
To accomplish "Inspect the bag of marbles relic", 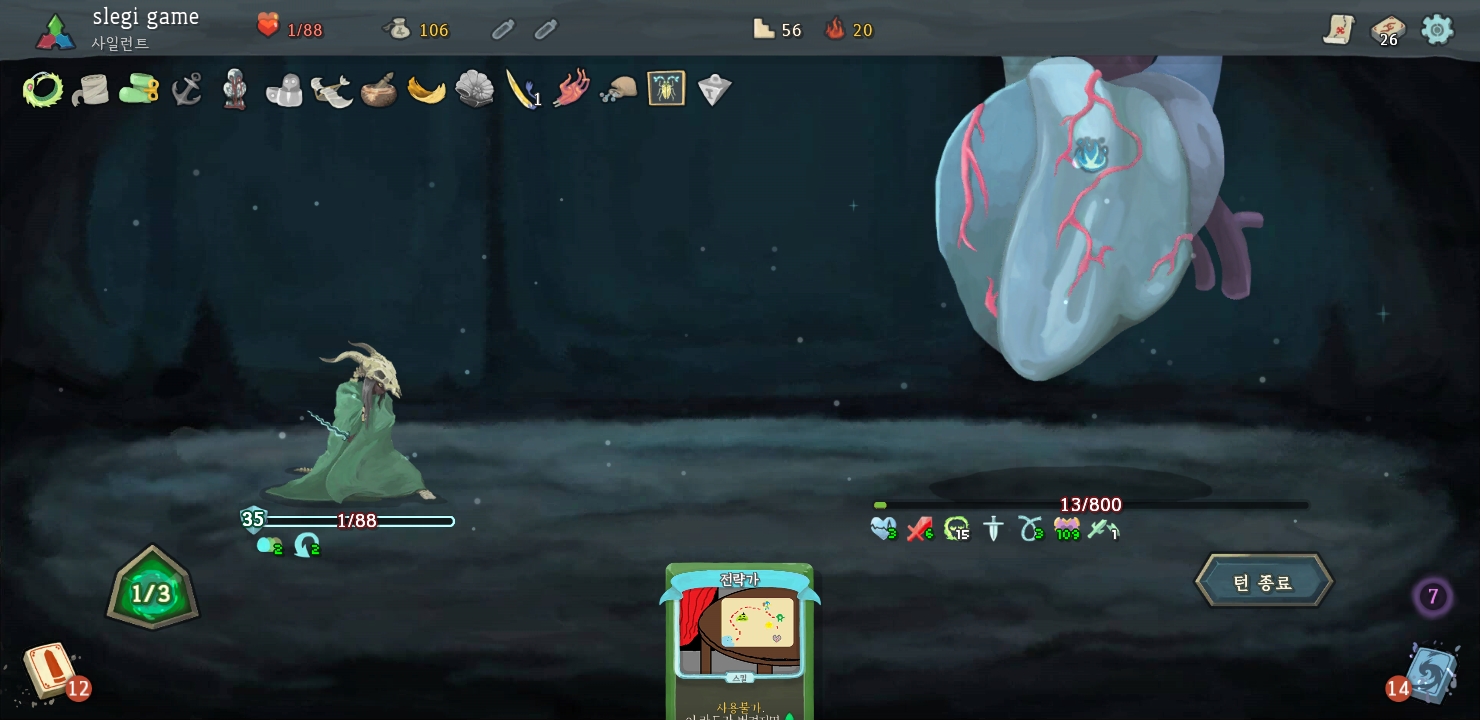I will (618, 90).
